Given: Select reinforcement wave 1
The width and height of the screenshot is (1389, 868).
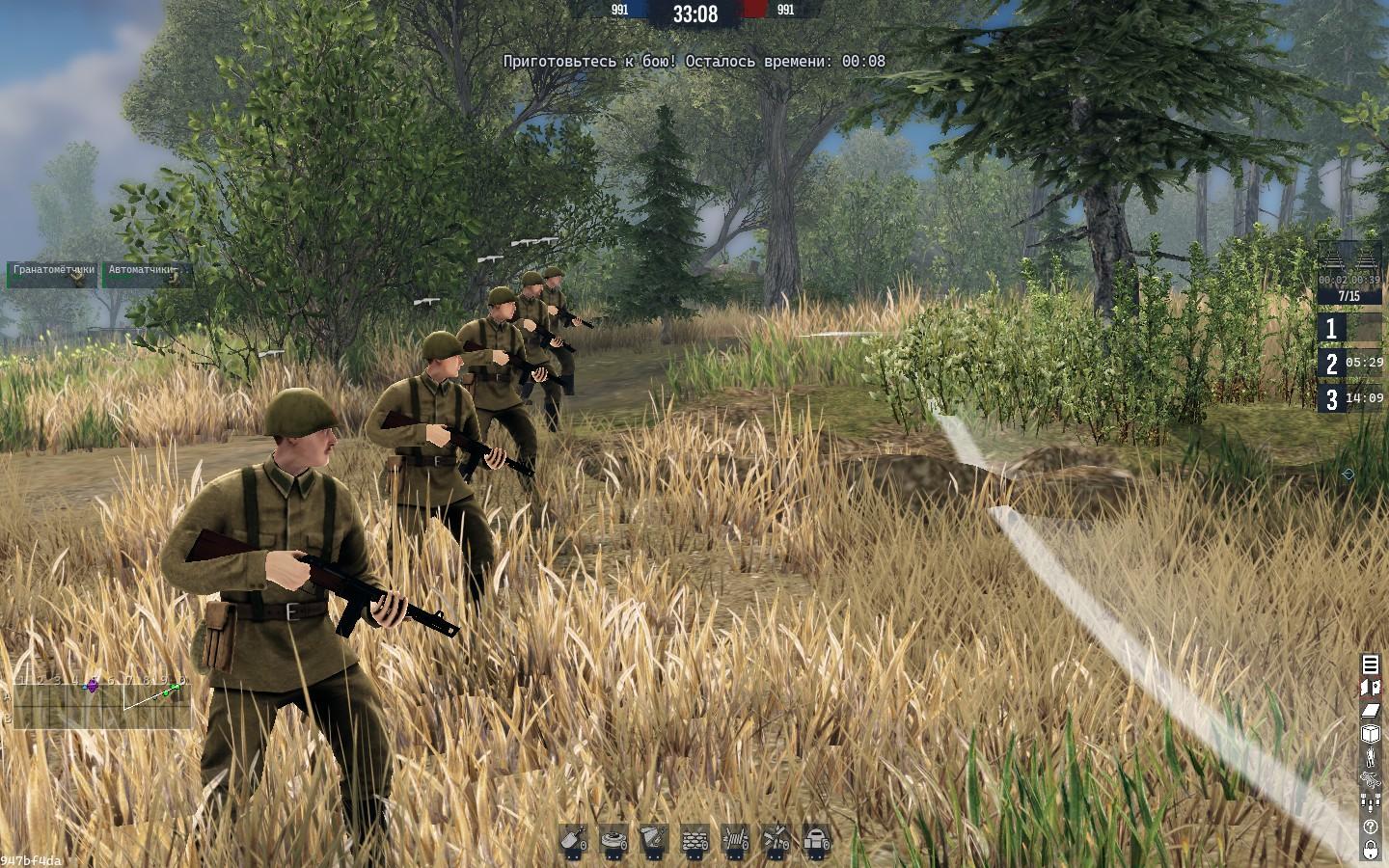Looking at the screenshot, I should (x=1349, y=329).
